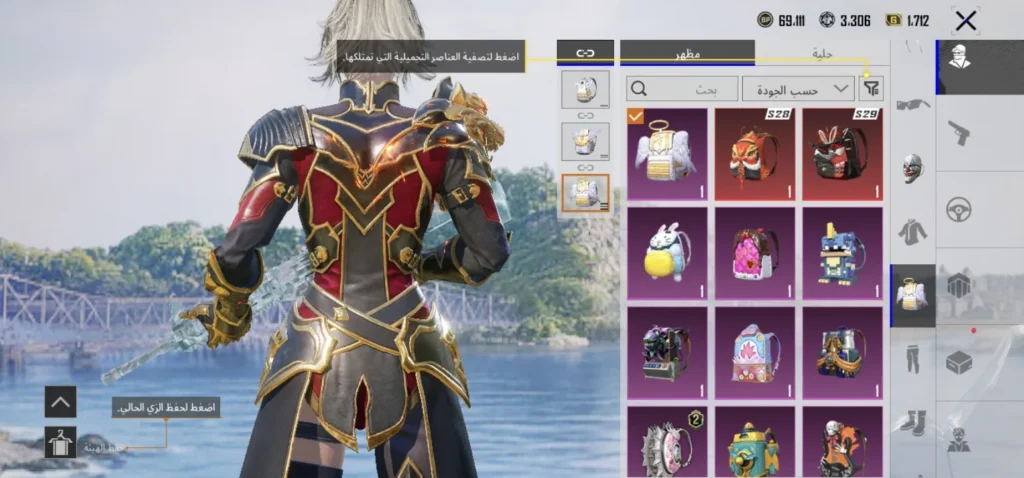Save the outfit with the hanger button

(61, 442)
